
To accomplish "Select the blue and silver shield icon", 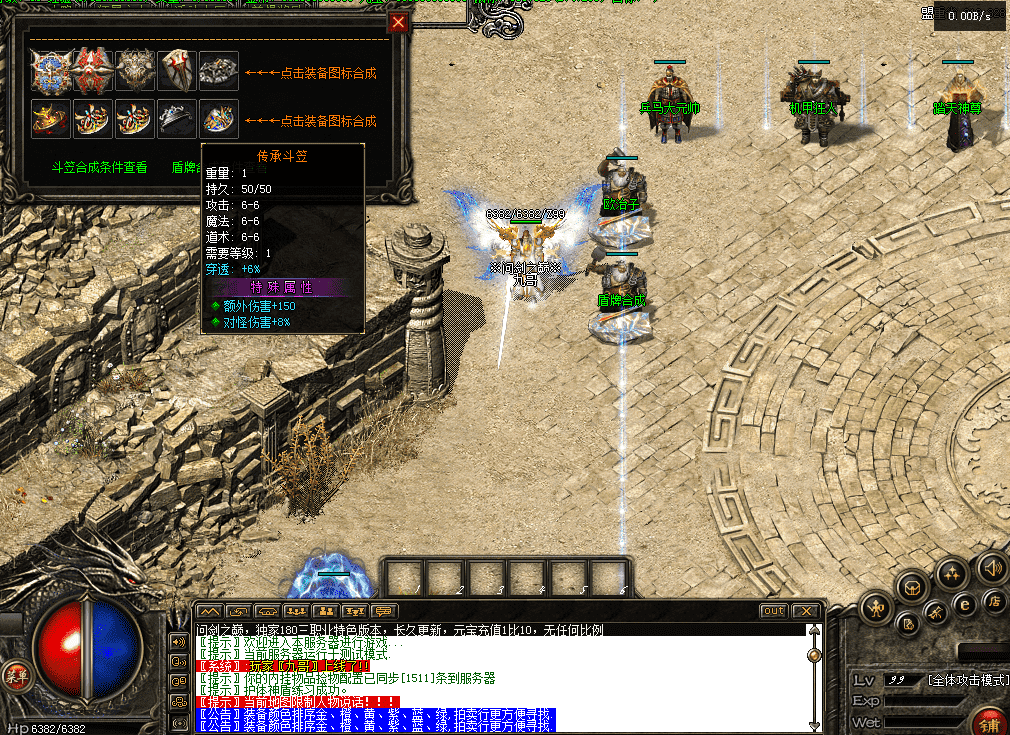I will [50, 71].
